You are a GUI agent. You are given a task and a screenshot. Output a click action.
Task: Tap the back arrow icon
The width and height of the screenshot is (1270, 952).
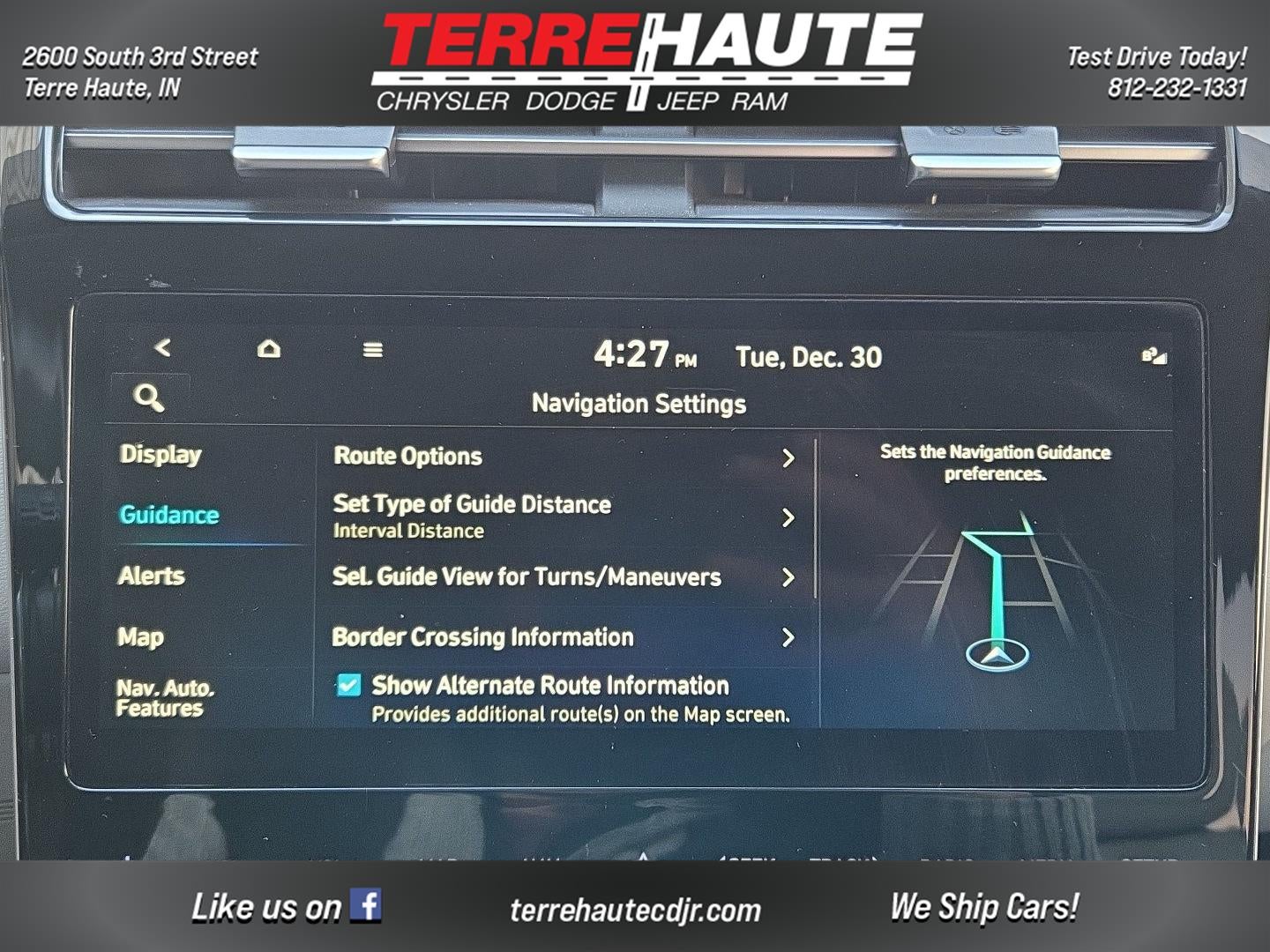pos(162,348)
